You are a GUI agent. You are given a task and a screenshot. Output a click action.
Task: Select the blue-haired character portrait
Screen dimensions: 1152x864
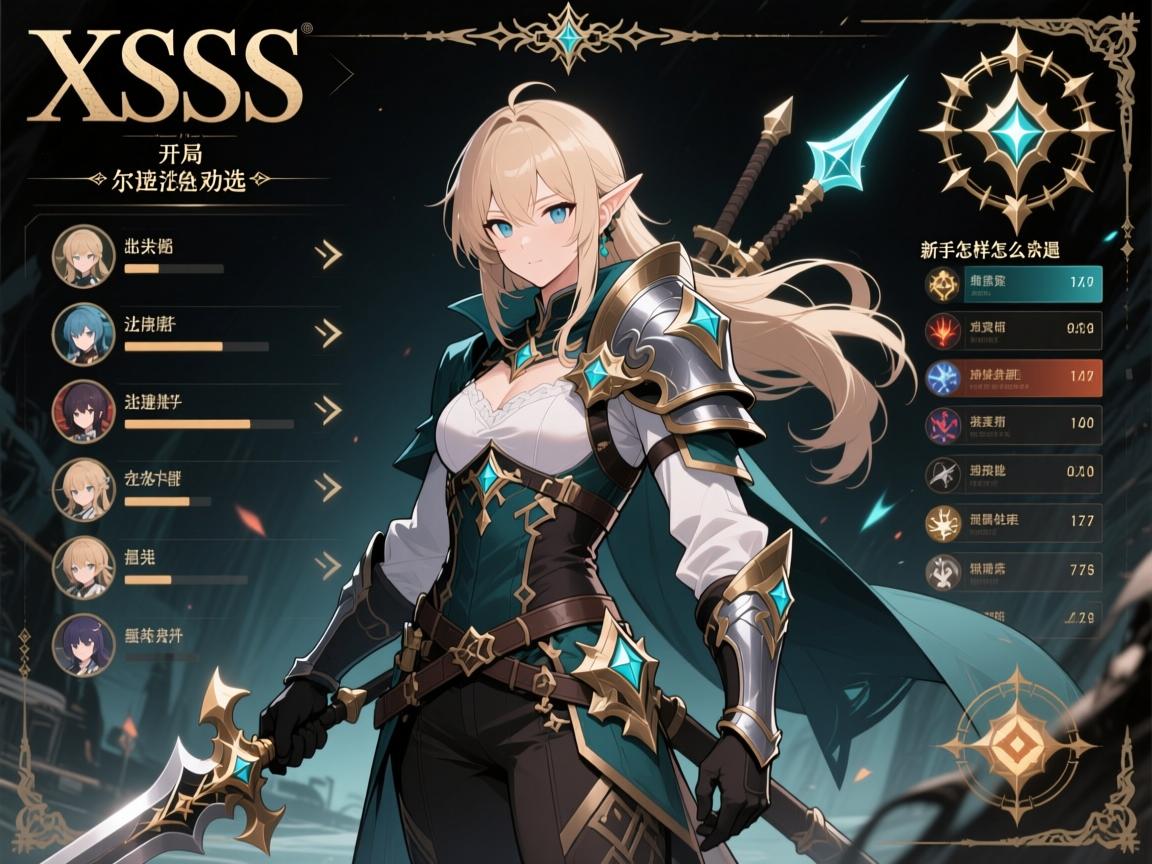pos(83,333)
